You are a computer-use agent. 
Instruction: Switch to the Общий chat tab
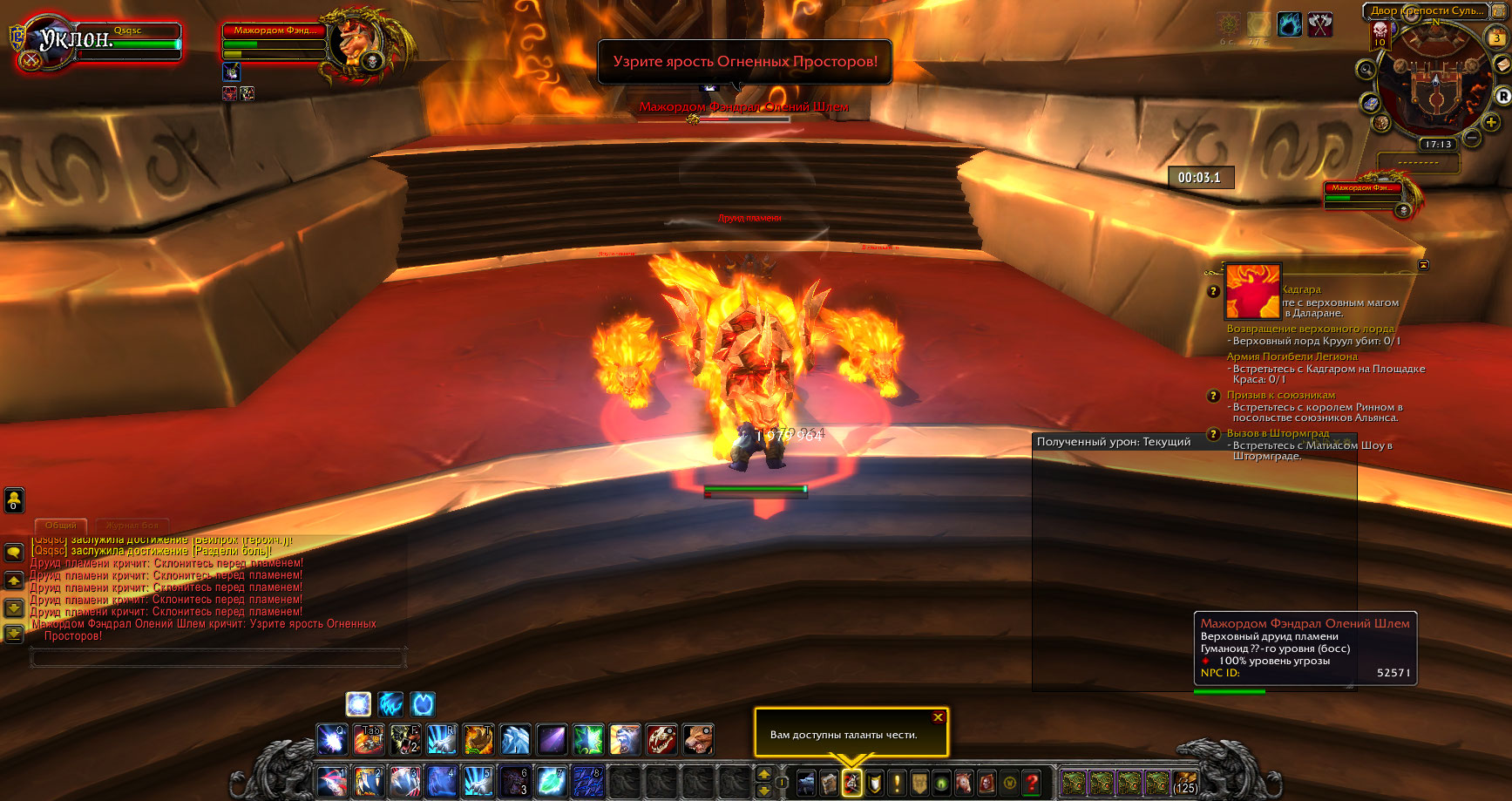(61, 526)
